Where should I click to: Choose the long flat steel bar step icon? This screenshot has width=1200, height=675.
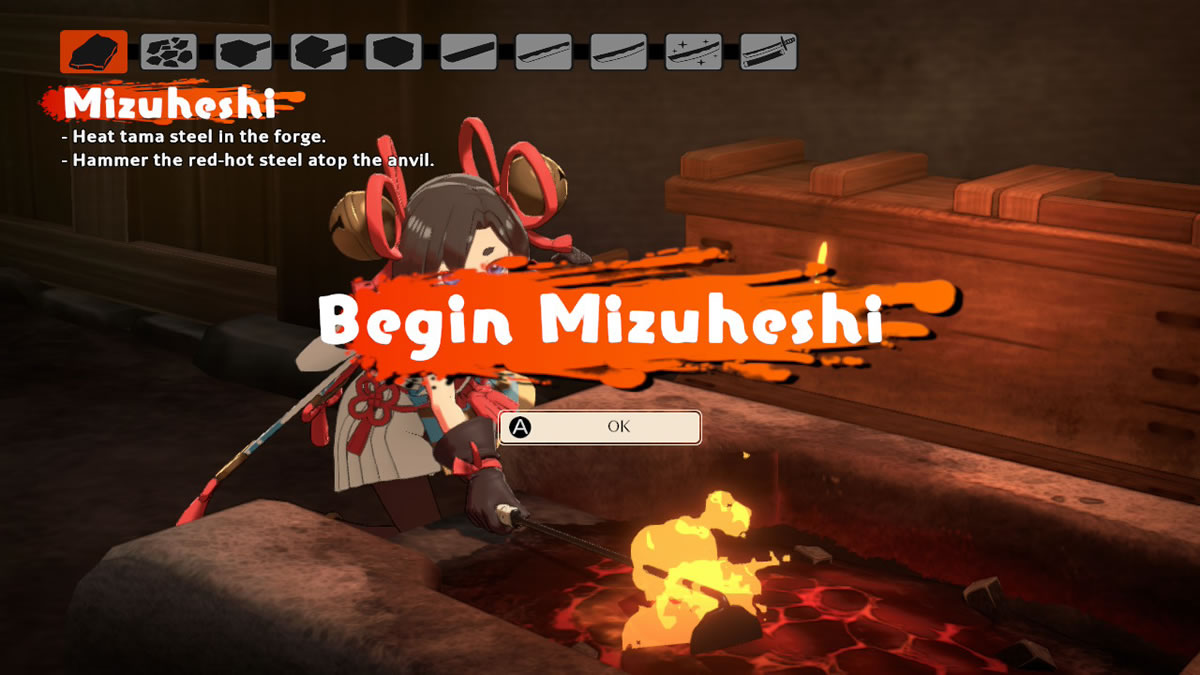coord(469,51)
